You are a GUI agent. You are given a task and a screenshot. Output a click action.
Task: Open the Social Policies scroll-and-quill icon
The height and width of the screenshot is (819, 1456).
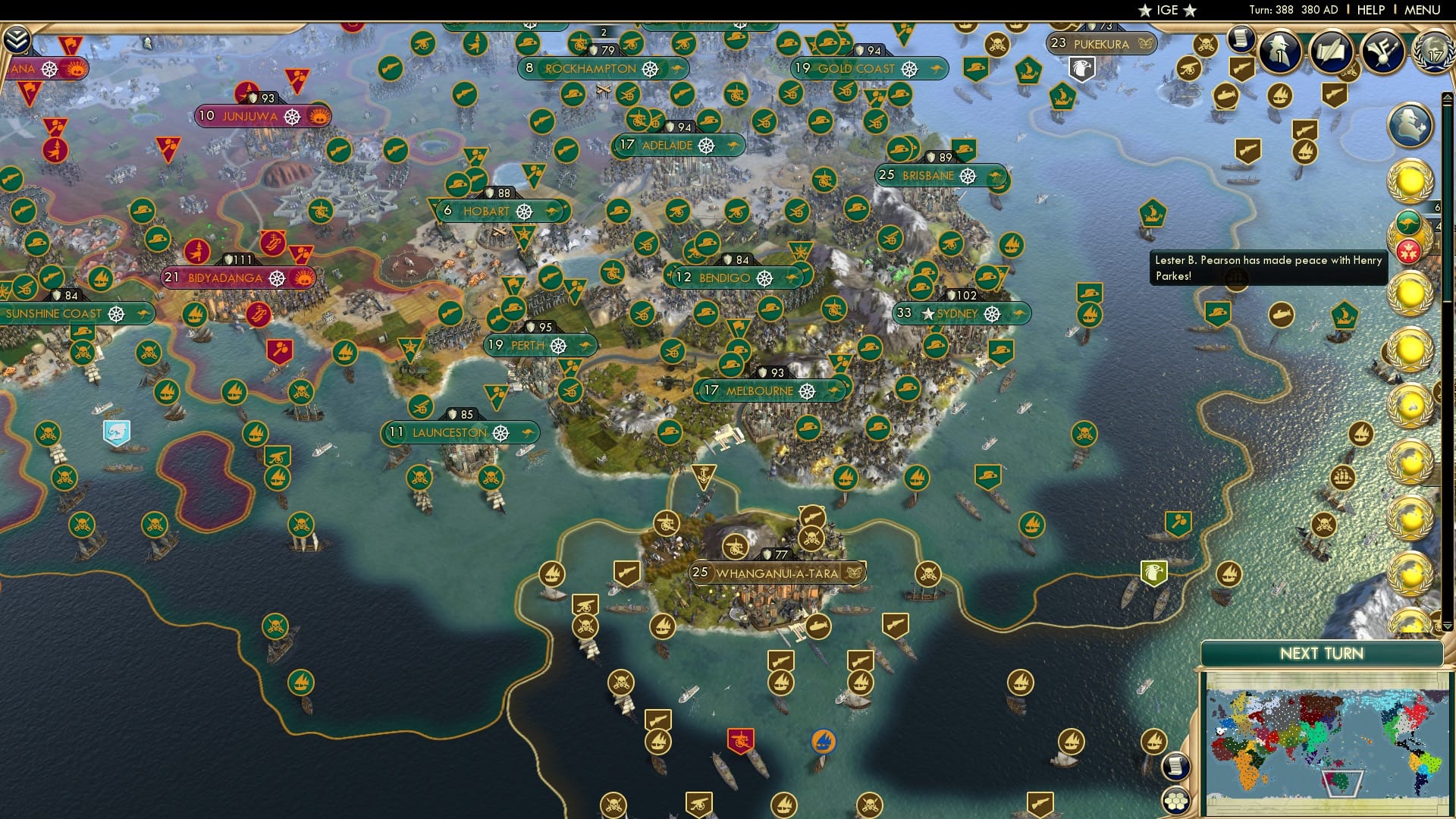click(x=1331, y=52)
